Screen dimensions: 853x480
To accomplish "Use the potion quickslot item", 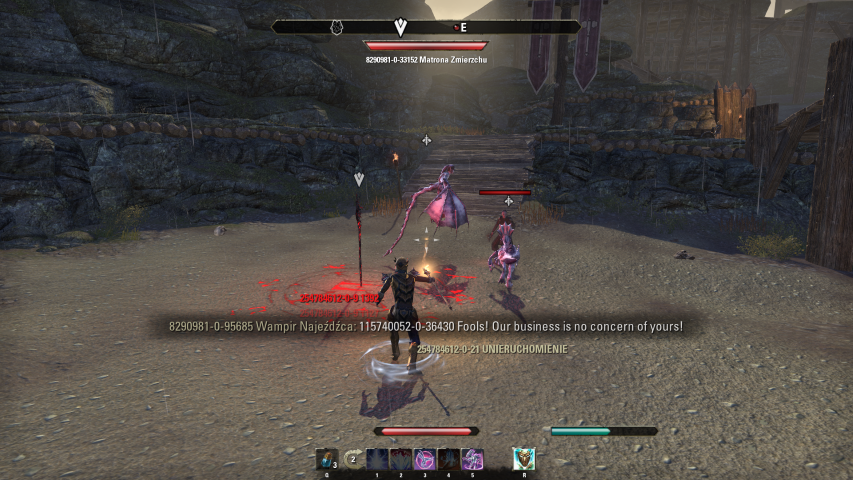I will point(326,459).
